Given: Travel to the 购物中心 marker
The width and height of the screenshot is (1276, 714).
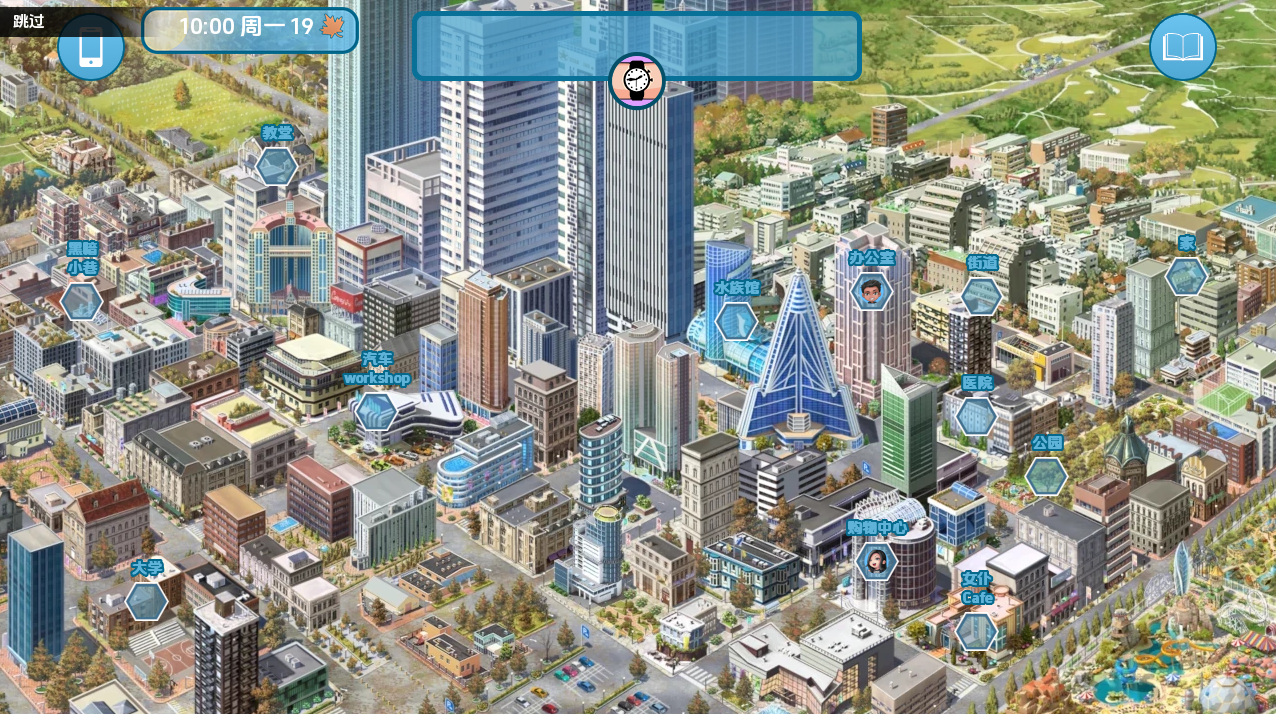Looking at the screenshot, I should [876, 560].
